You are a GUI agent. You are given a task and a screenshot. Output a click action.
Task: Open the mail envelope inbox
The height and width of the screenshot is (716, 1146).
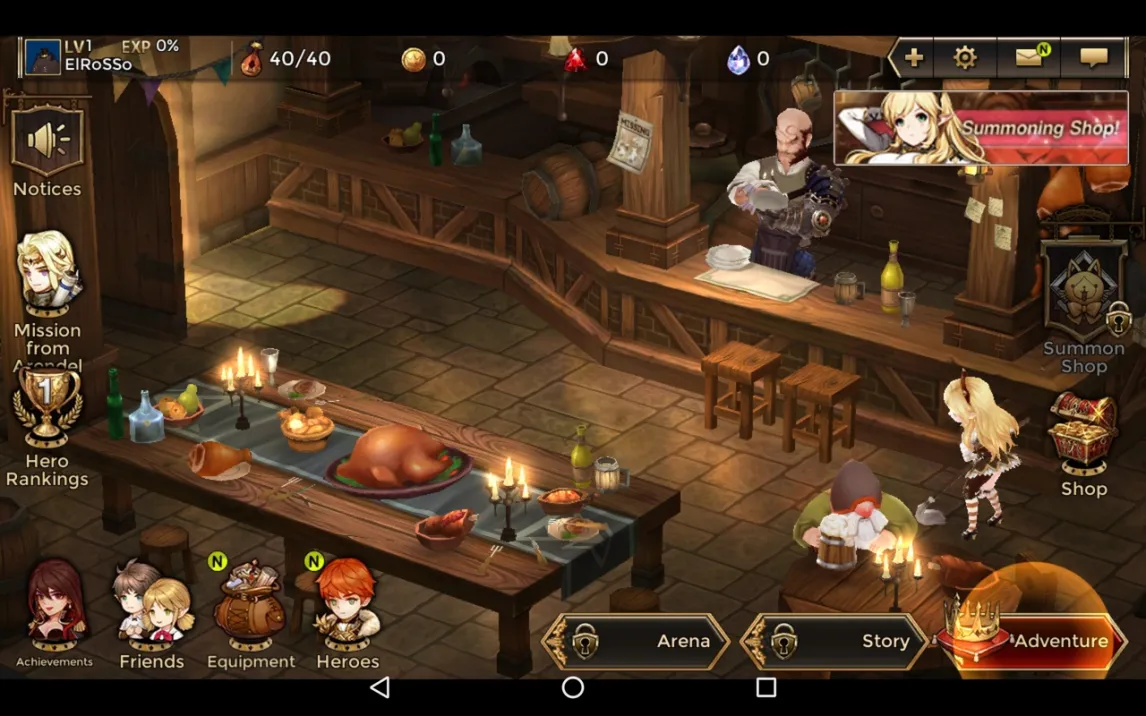pyautogui.click(x=1030, y=59)
